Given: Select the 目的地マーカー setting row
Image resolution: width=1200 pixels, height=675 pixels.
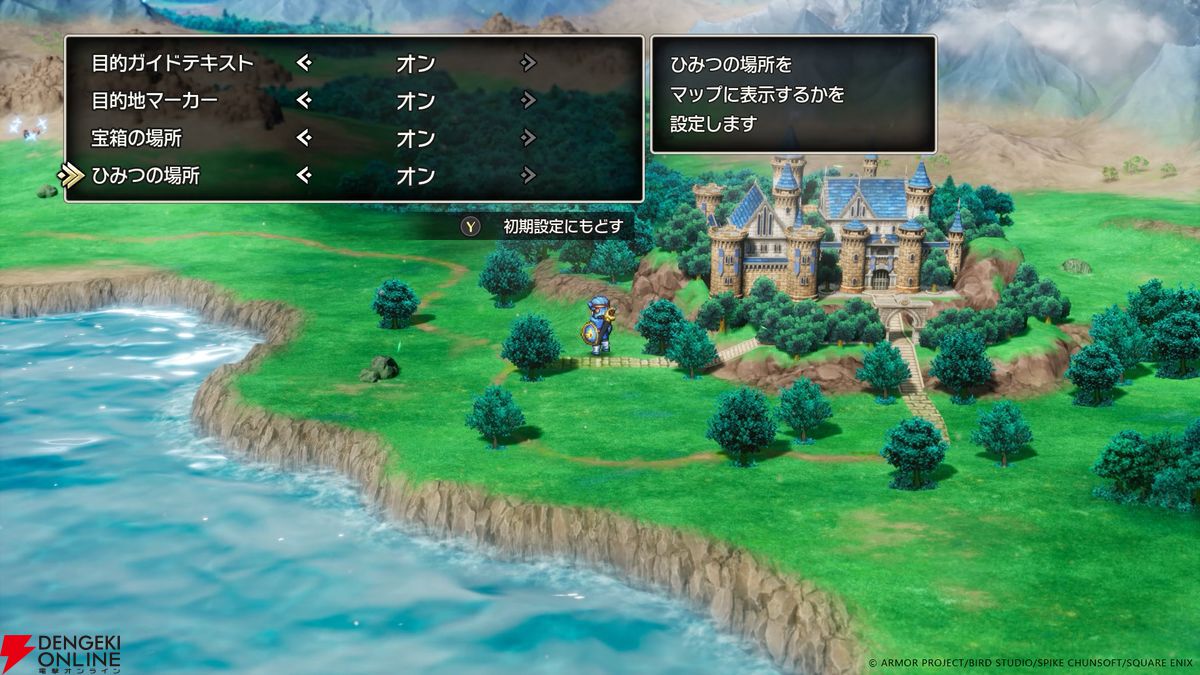Looking at the screenshot, I should [x=154, y=100].
